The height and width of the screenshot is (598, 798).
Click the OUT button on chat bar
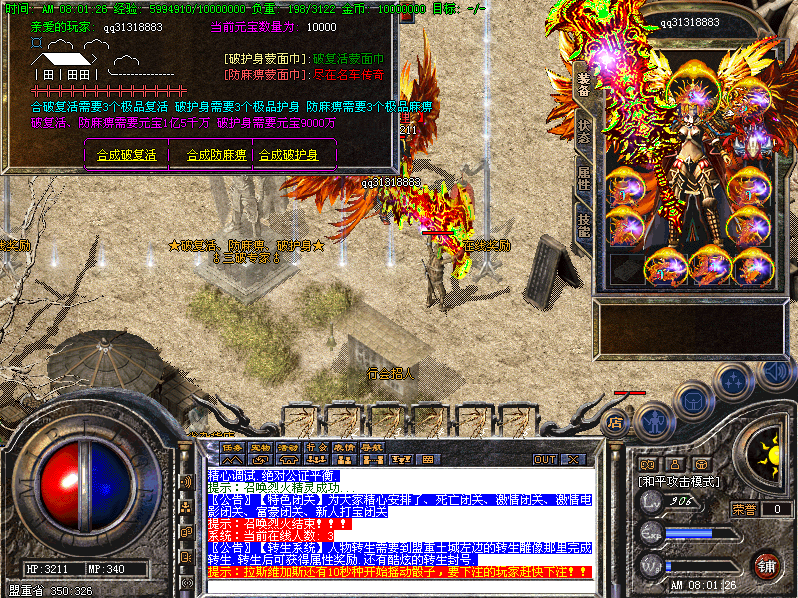[544, 460]
